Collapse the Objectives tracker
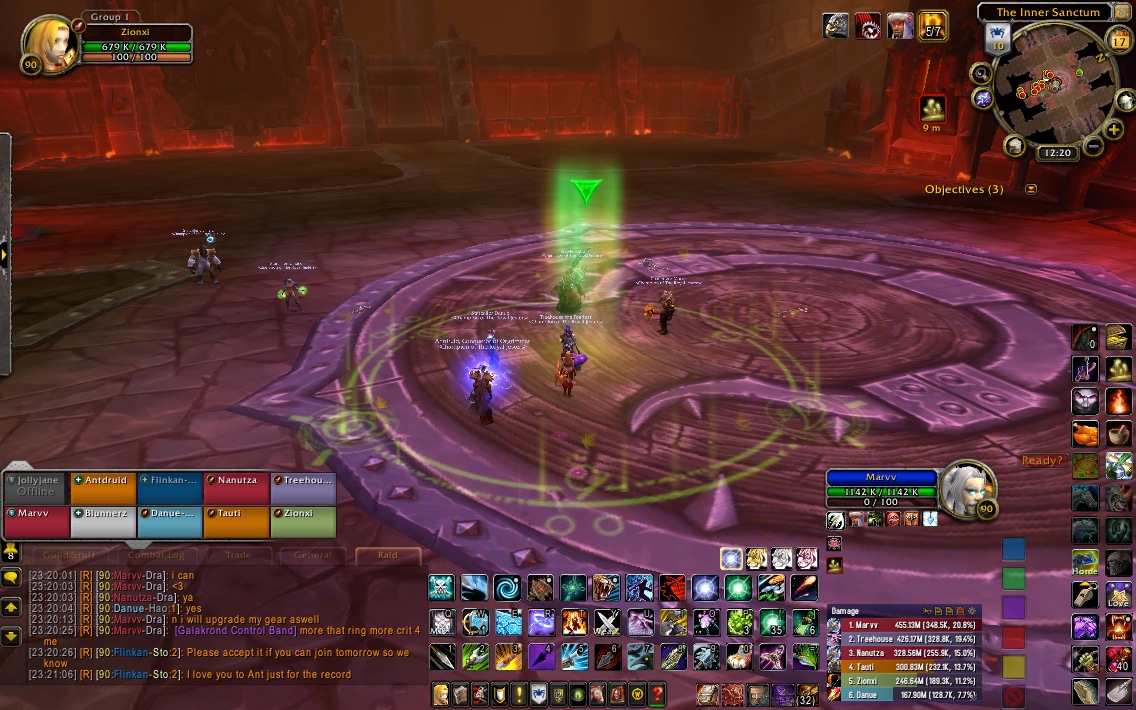1136x710 pixels. [x=1031, y=189]
